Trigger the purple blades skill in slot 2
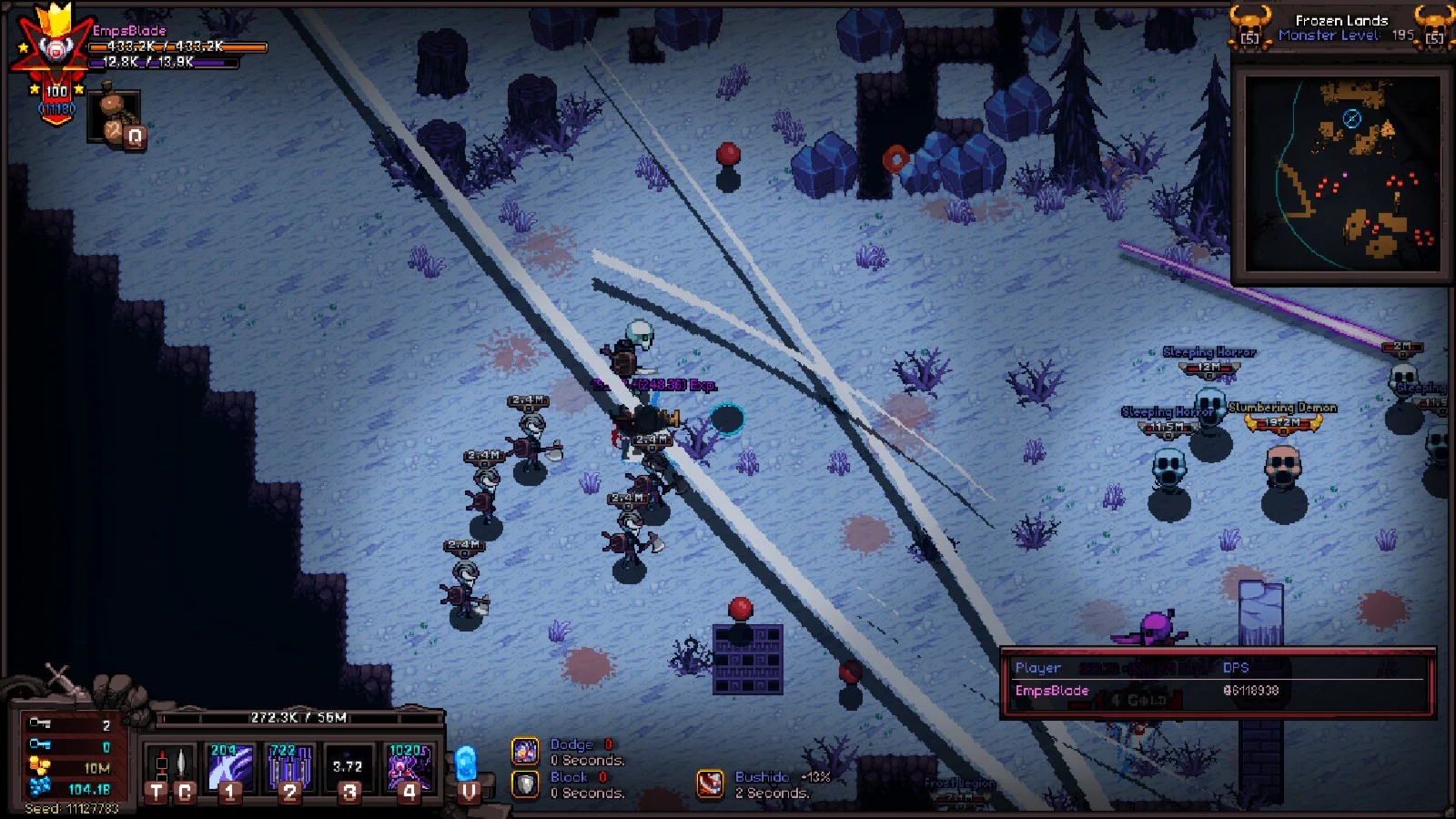Viewport: 1456px width, 819px height. click(x=289, y=769)
